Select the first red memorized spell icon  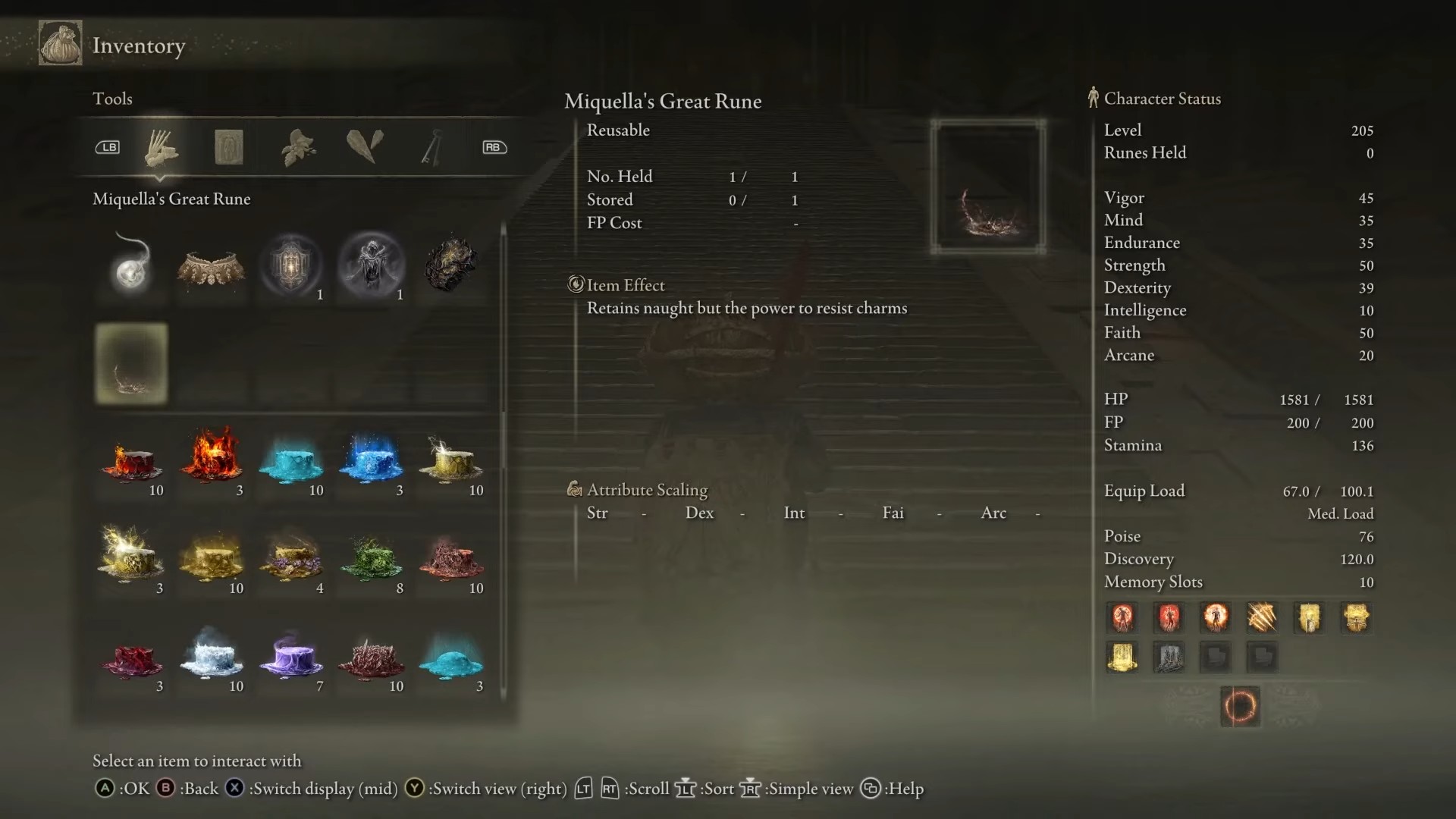click(x=1122, y=618)
